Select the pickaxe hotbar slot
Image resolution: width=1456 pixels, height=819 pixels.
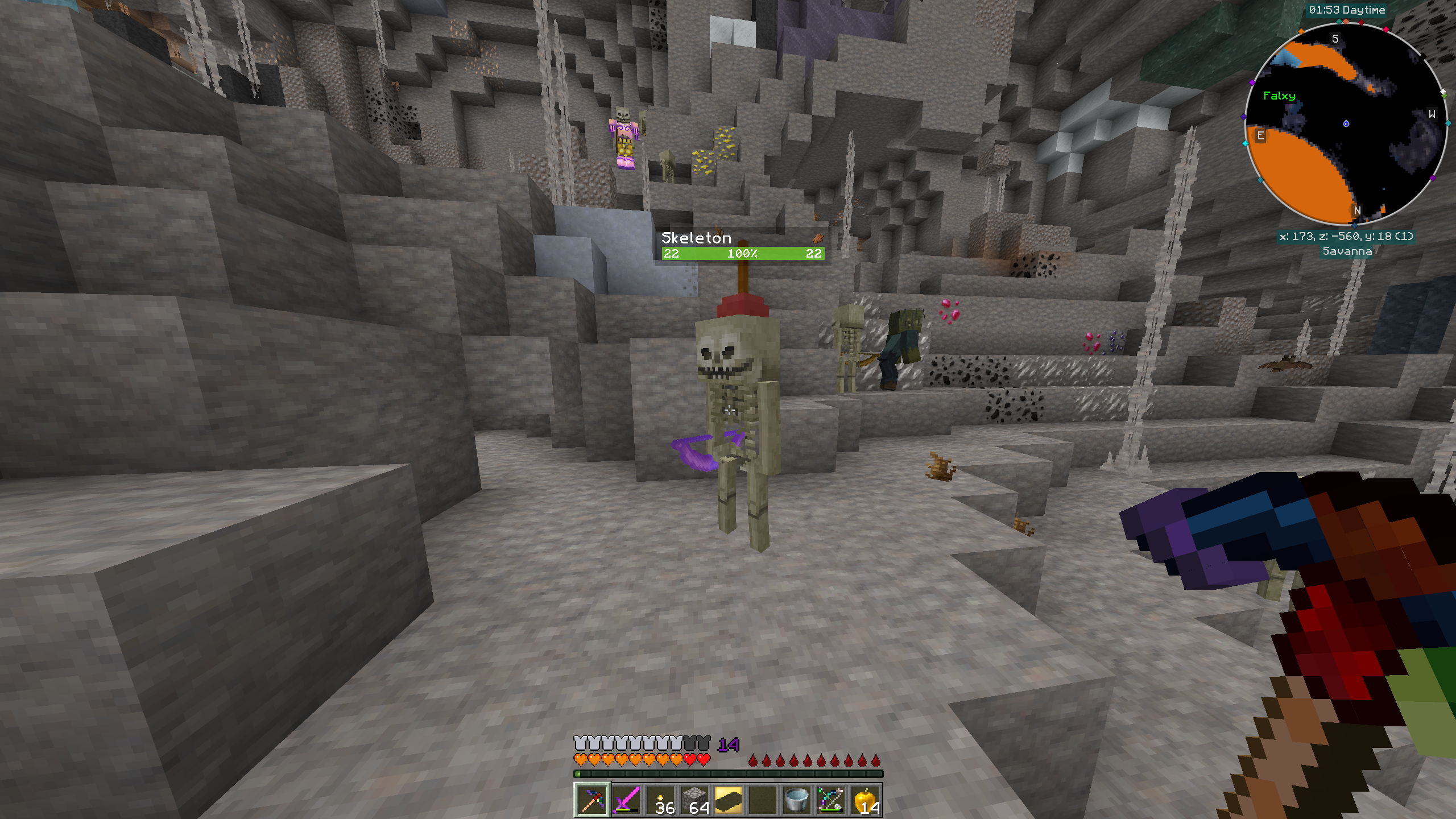pos(592,800)
